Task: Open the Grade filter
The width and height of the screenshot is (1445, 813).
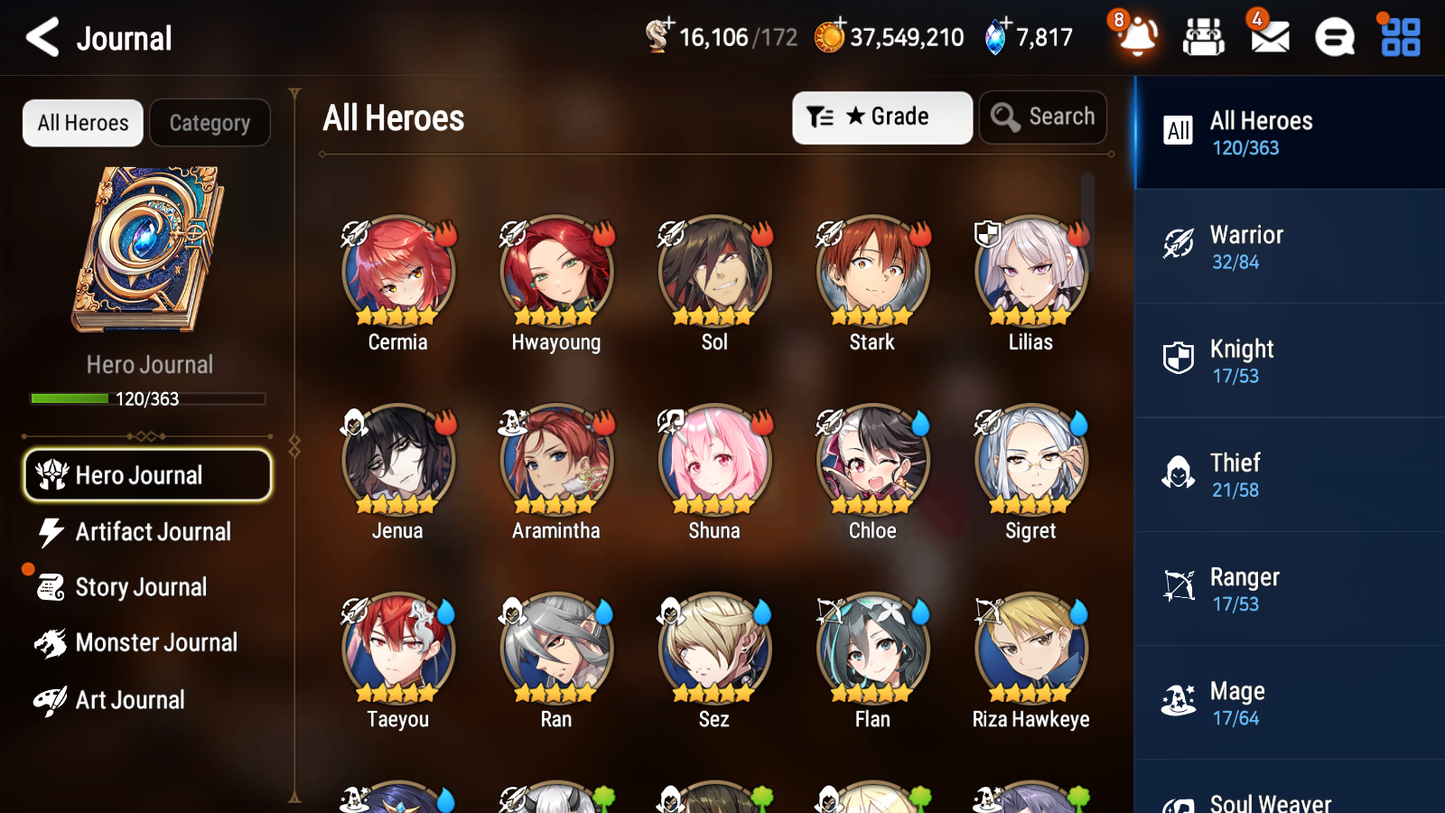Action: click(882, 117)
